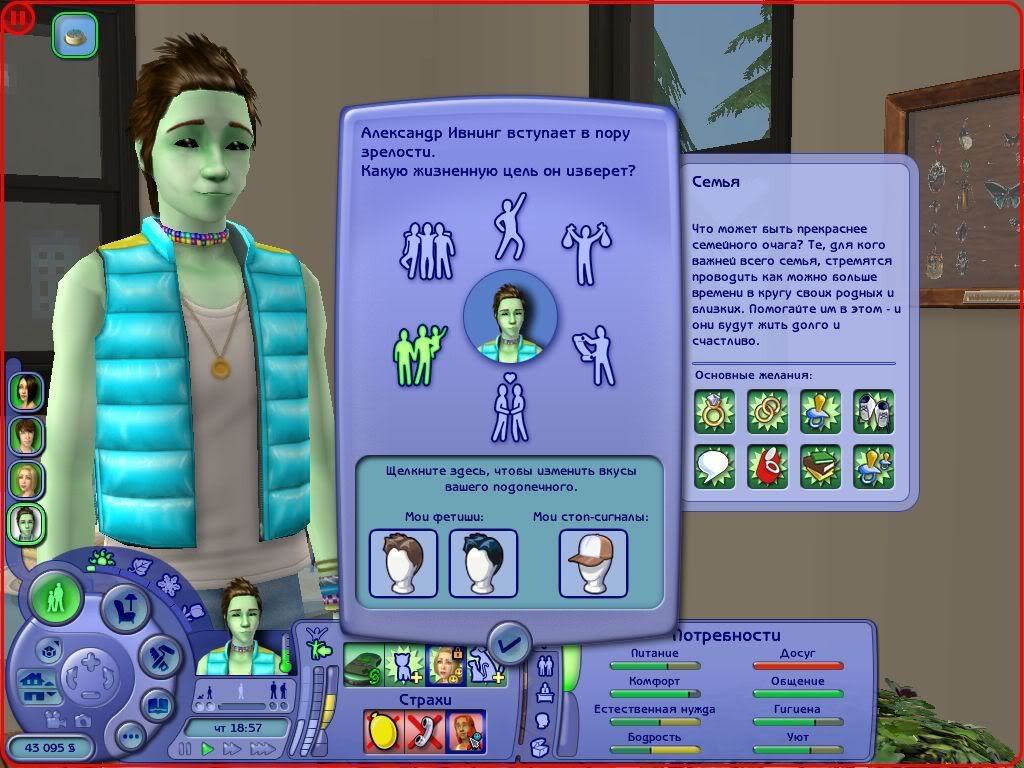This screenshot has width=1024, height=768.
Task: Open Live mode with the green button
Action: click(57, 600)
